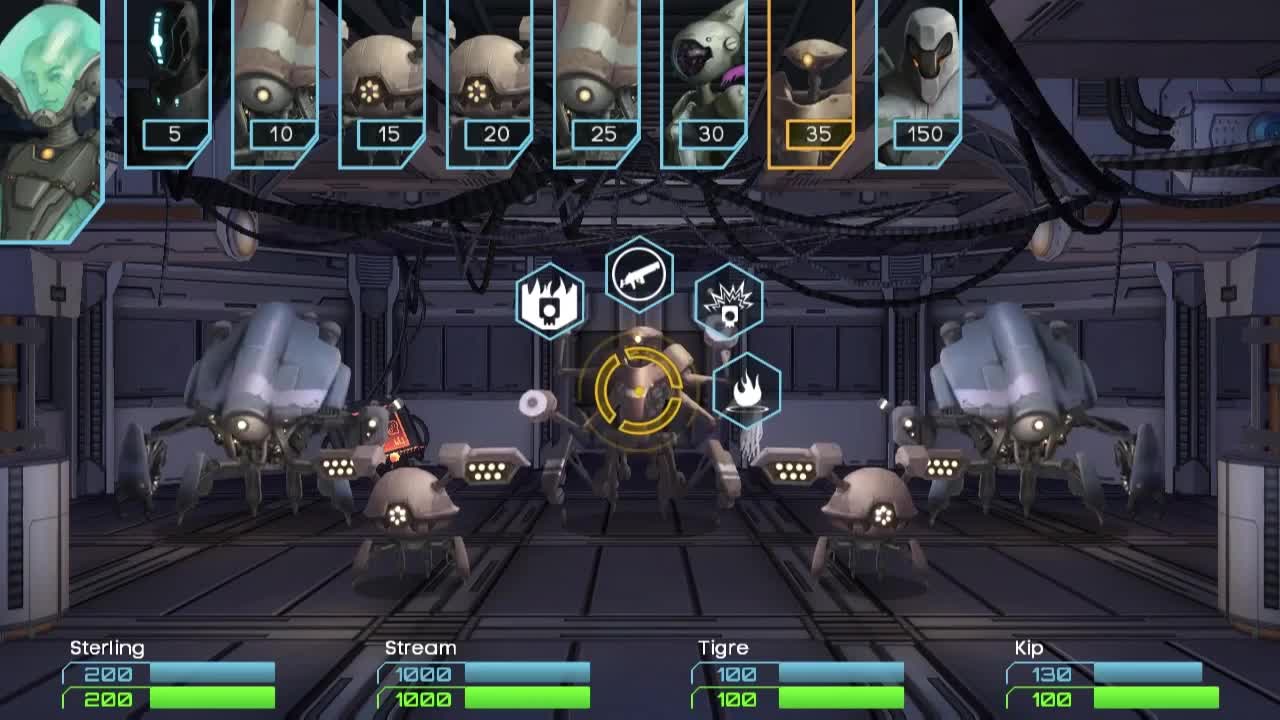
Task: Choose the white-armored portrait numbered 150
Action: coord(918,82)
